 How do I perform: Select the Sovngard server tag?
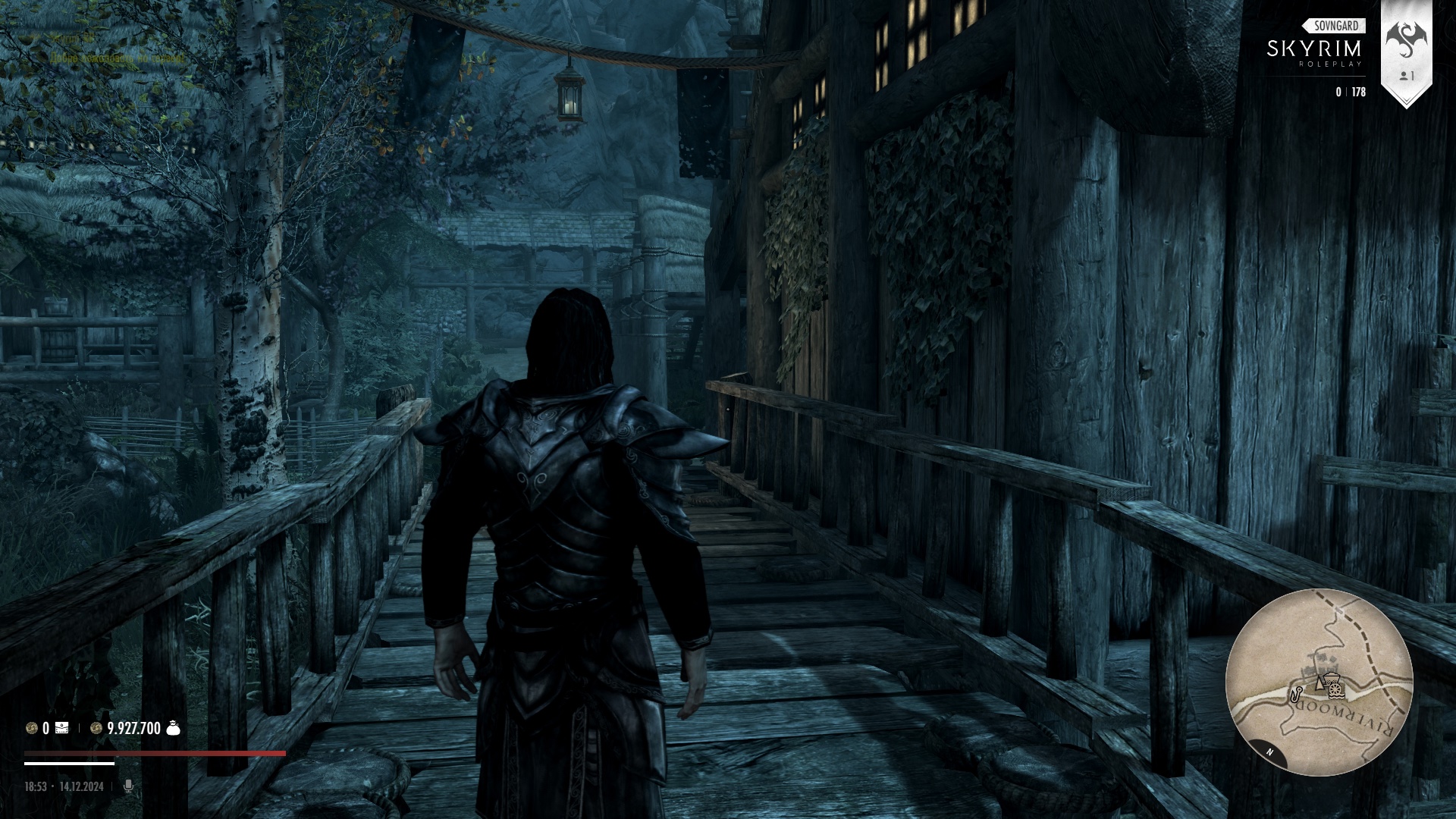click(1334, 26)
